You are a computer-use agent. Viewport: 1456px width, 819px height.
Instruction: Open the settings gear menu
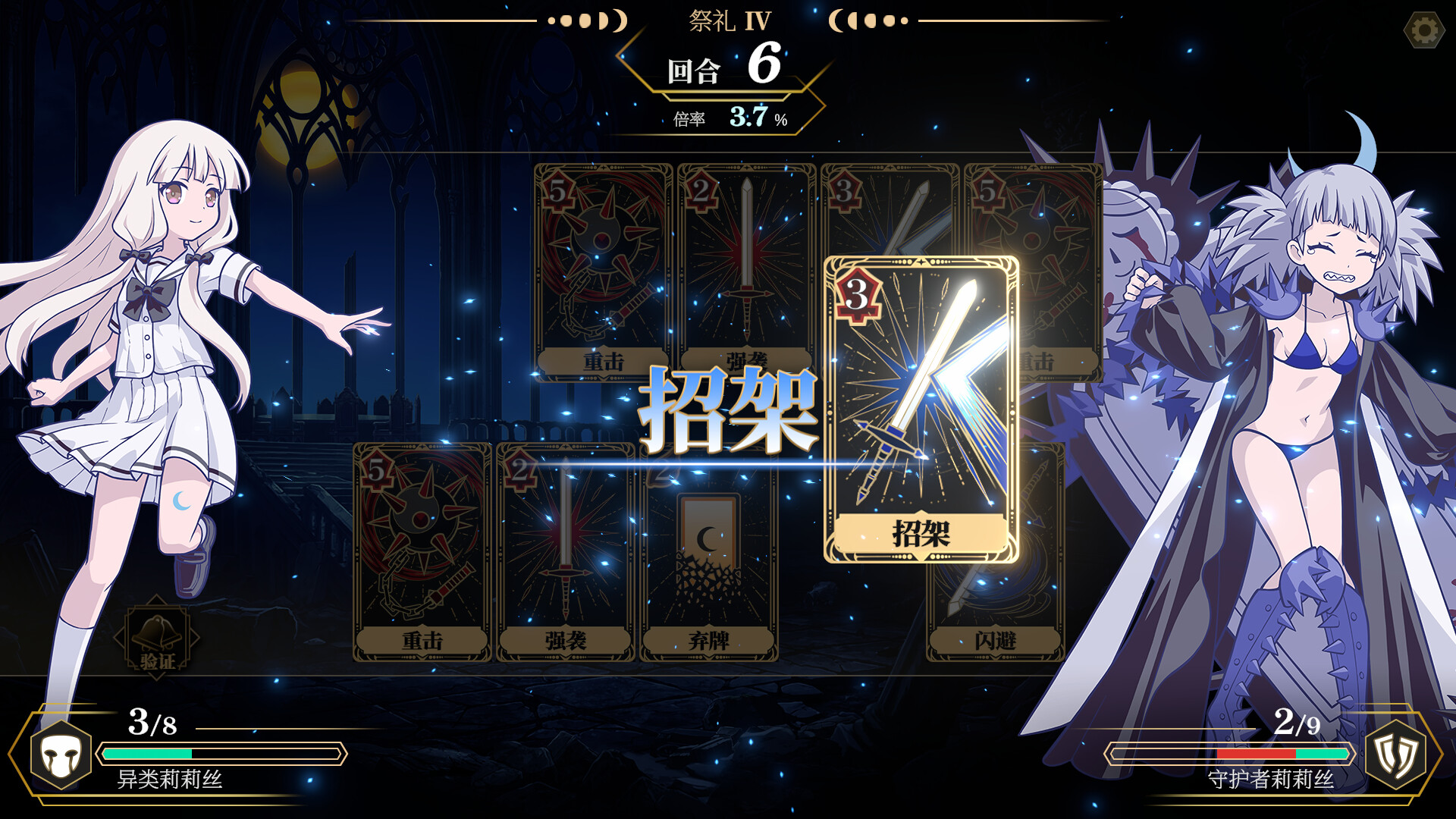[x=1423, y=31]
